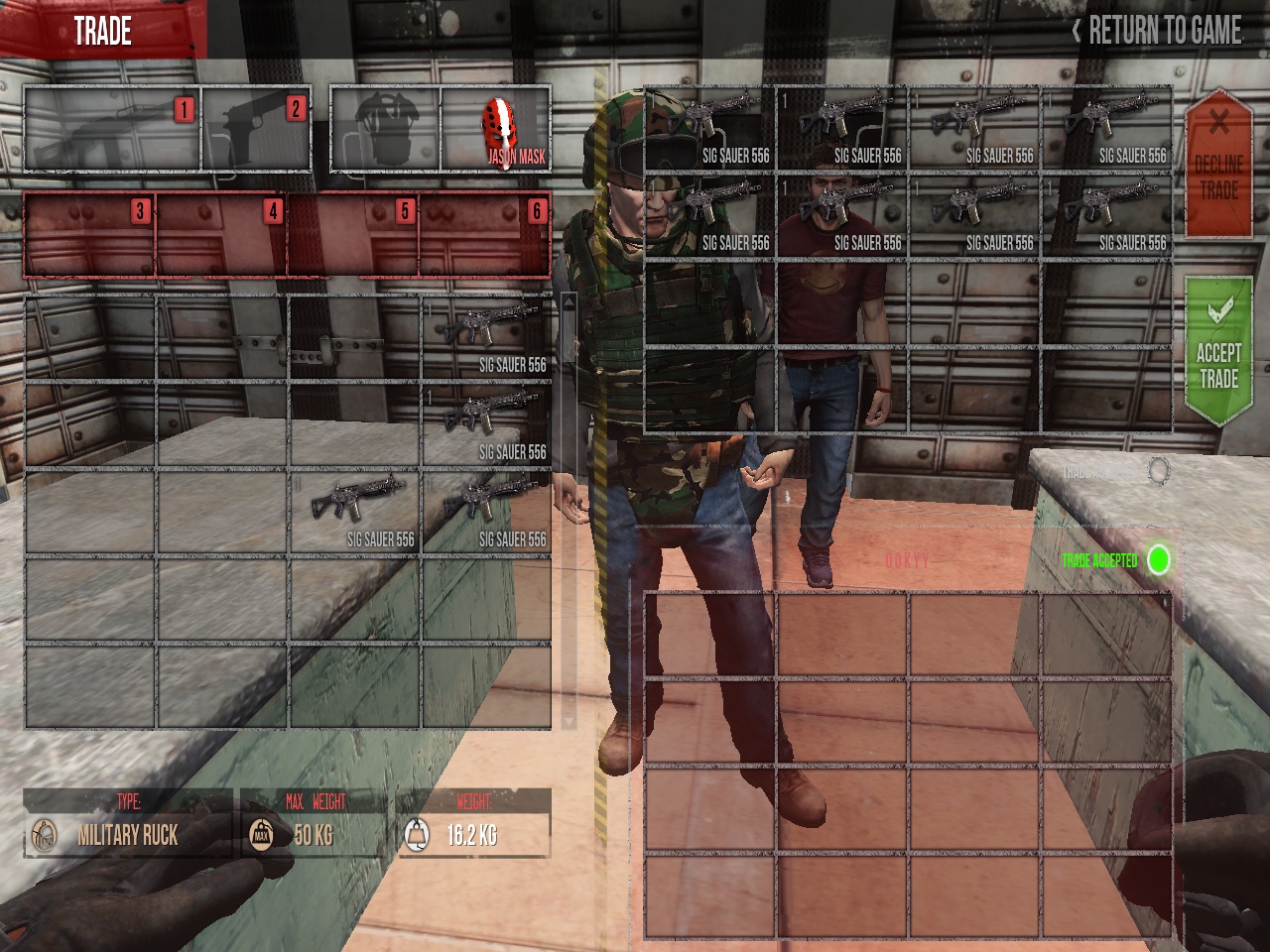Click Return to Game

pos(1157,31)
